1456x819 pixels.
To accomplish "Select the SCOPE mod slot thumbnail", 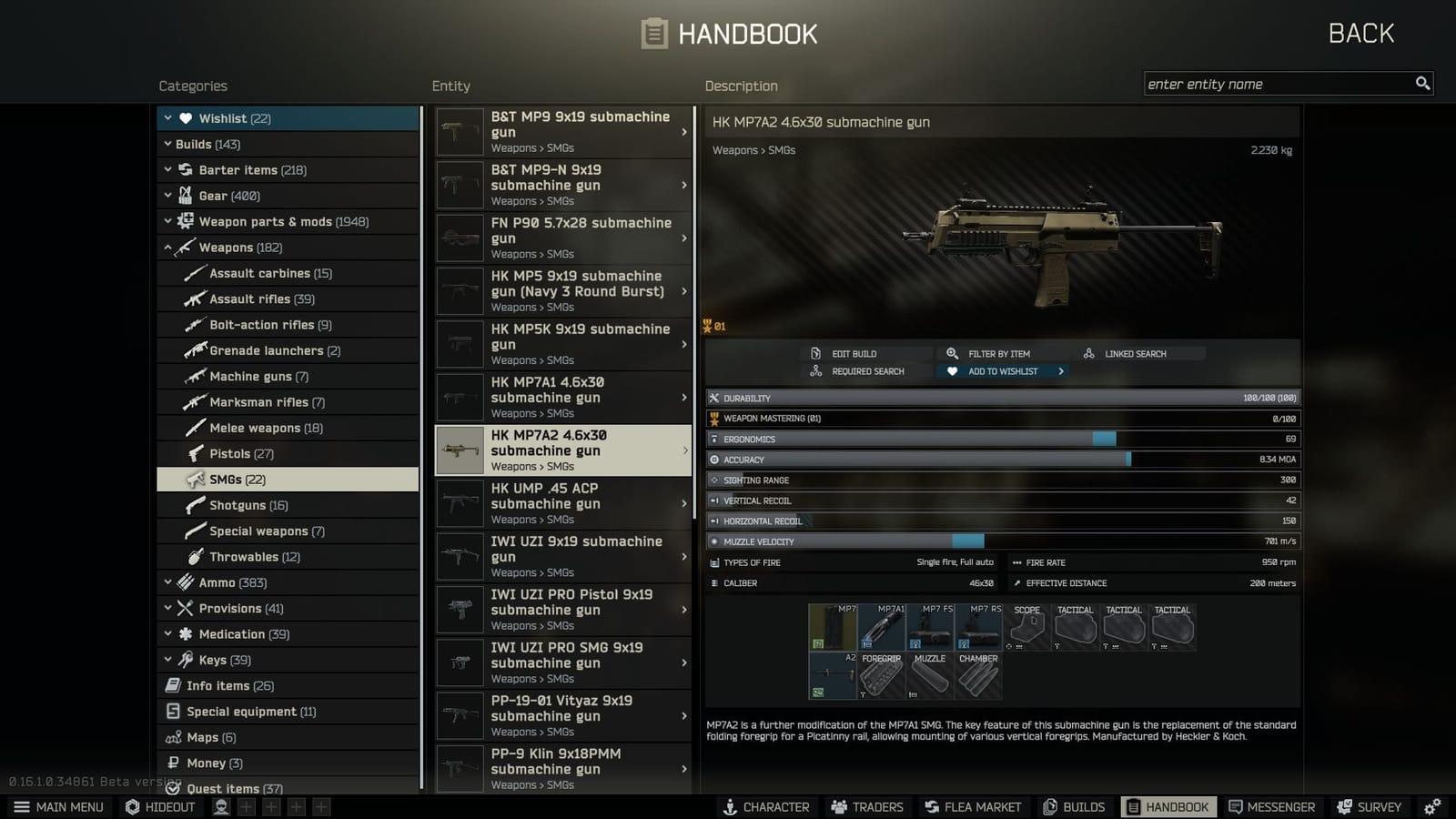I will (1026, 628).
